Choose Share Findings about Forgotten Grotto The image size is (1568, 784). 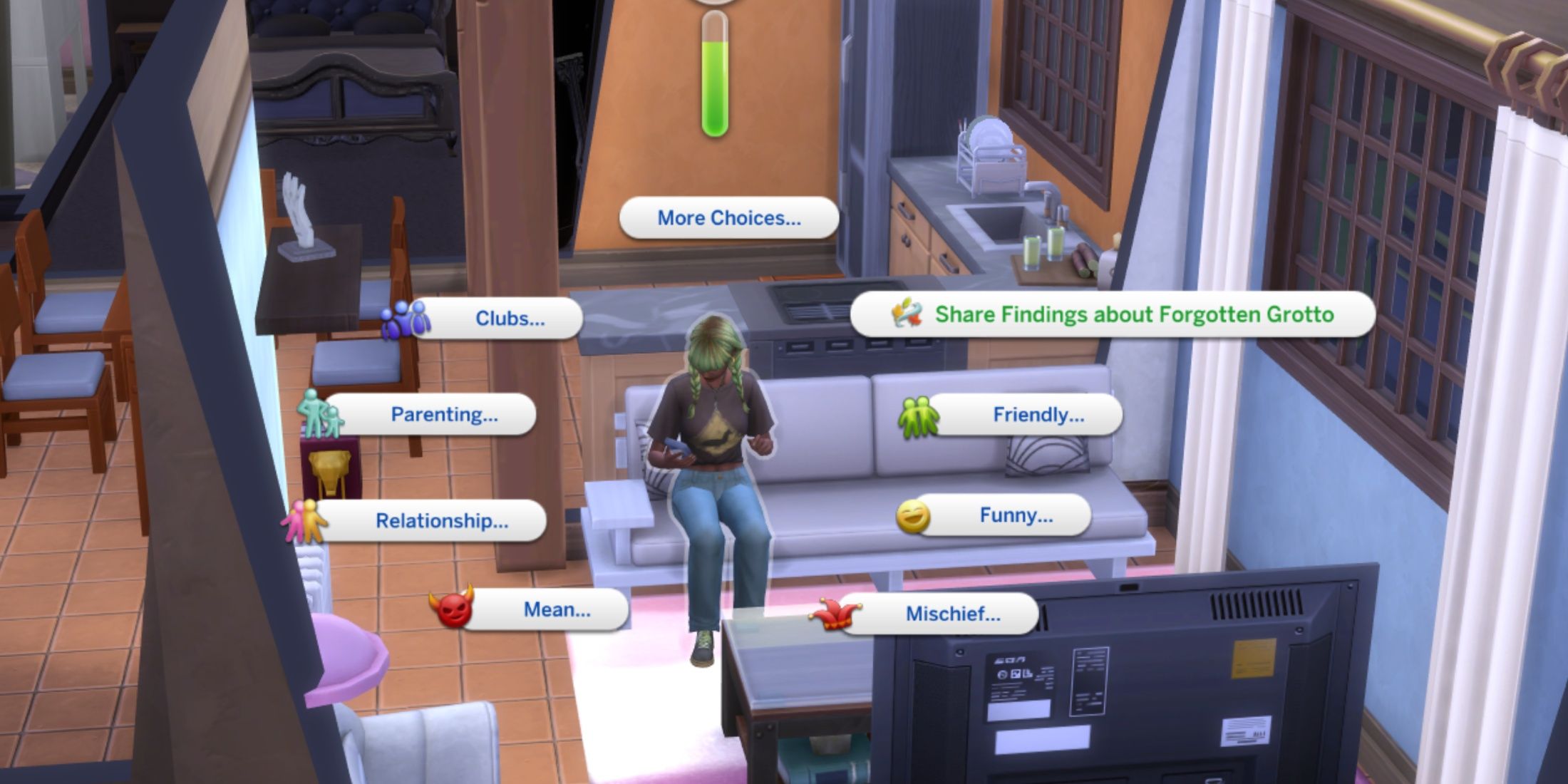(x=1135, y=314)
